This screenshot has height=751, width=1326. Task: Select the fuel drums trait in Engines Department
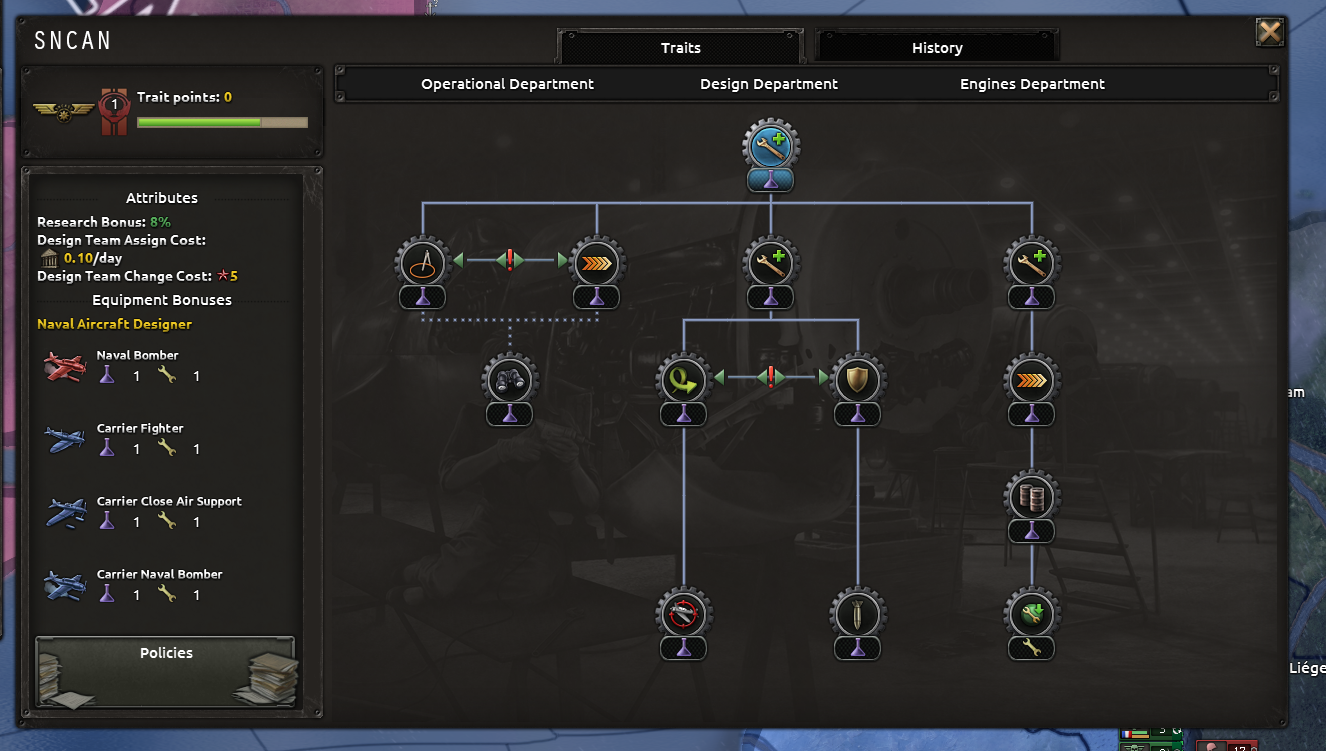(x=1031, y=496)
